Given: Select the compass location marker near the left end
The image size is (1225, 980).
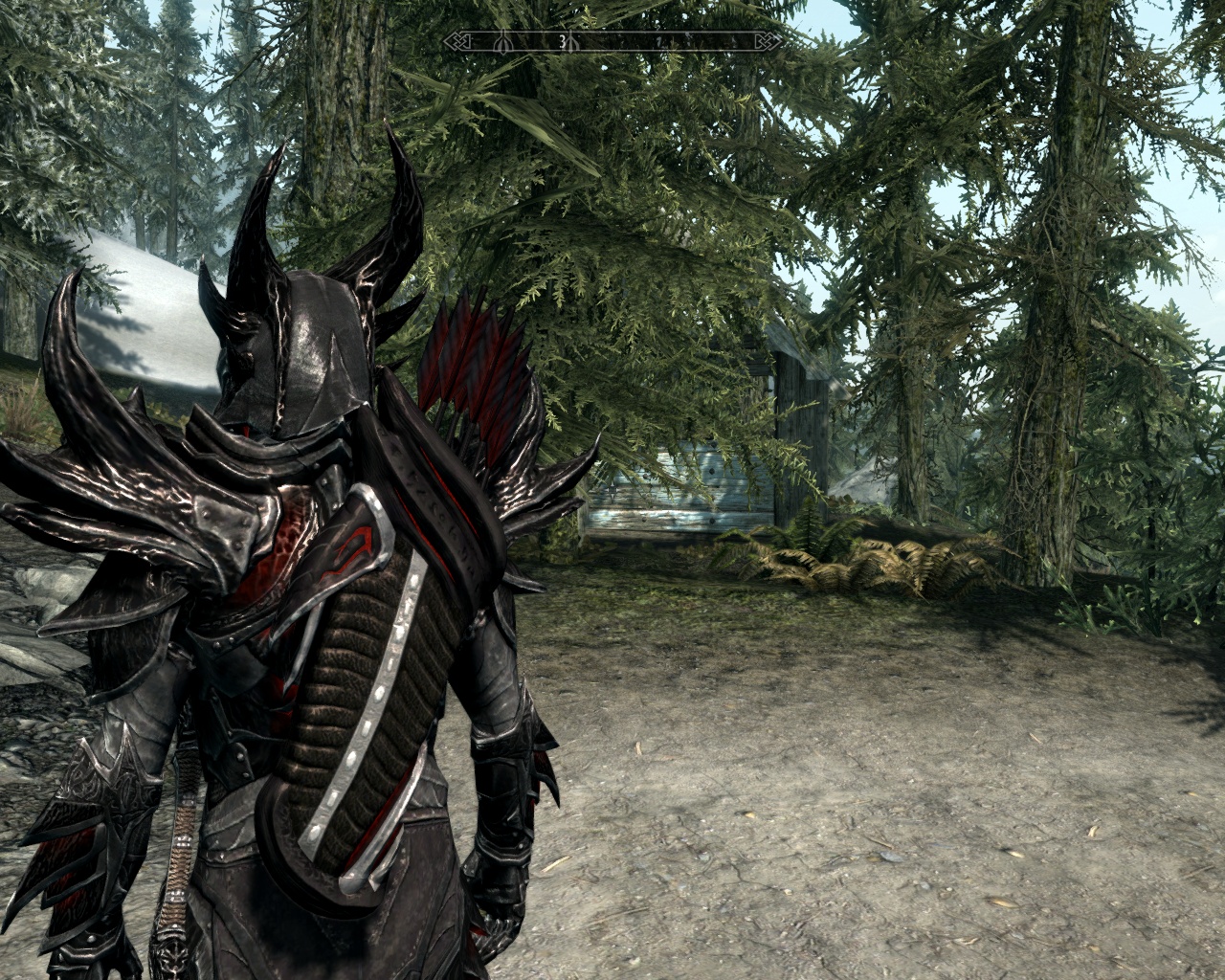Looking at the screenshot, I should (503, 43).
